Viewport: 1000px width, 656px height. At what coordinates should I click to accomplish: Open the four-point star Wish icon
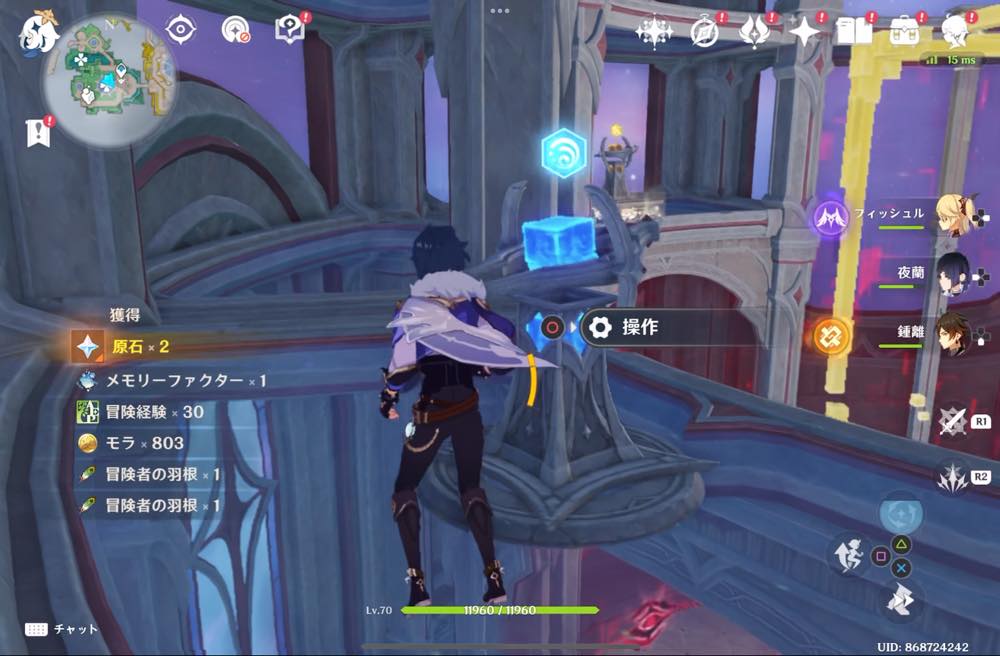pyautogui.click(x=803, y=32)
